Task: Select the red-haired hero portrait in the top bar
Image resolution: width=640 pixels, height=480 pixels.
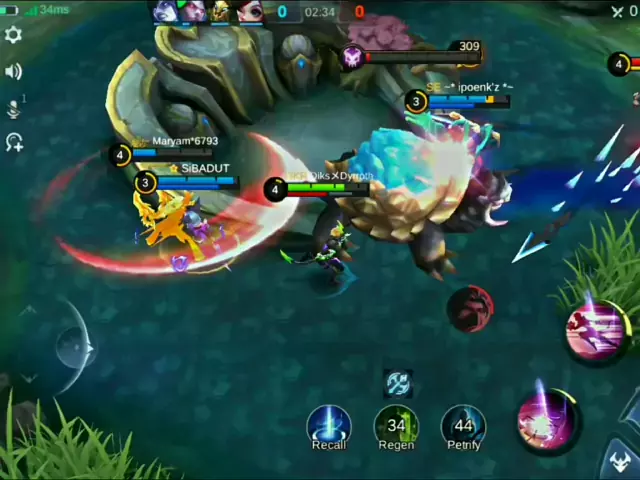Action: pos(249,11)
